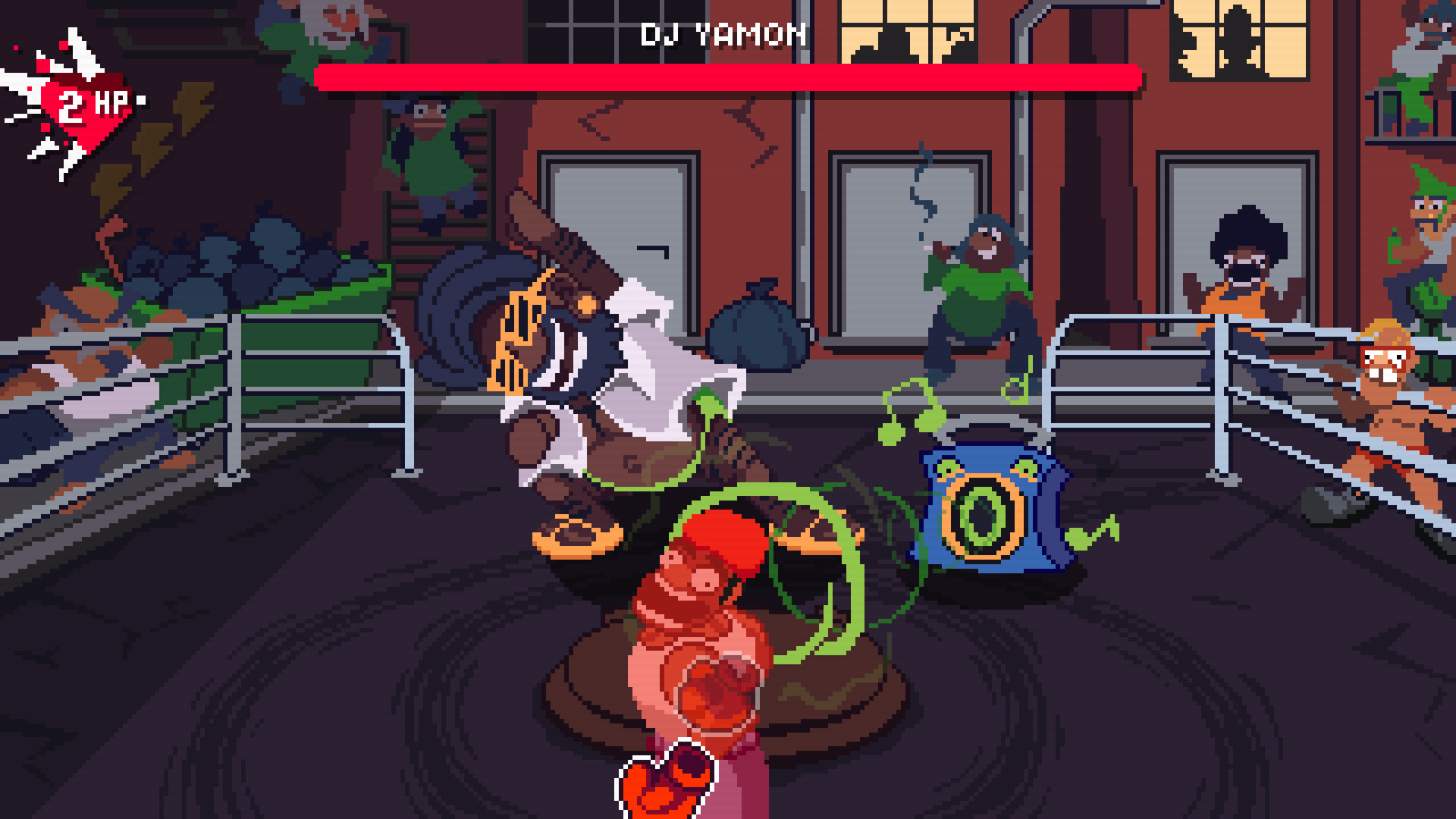This screenshot has height=819, width=1456.
Task: Click DJ Yamon's red health bar
Action: (728, 76)
